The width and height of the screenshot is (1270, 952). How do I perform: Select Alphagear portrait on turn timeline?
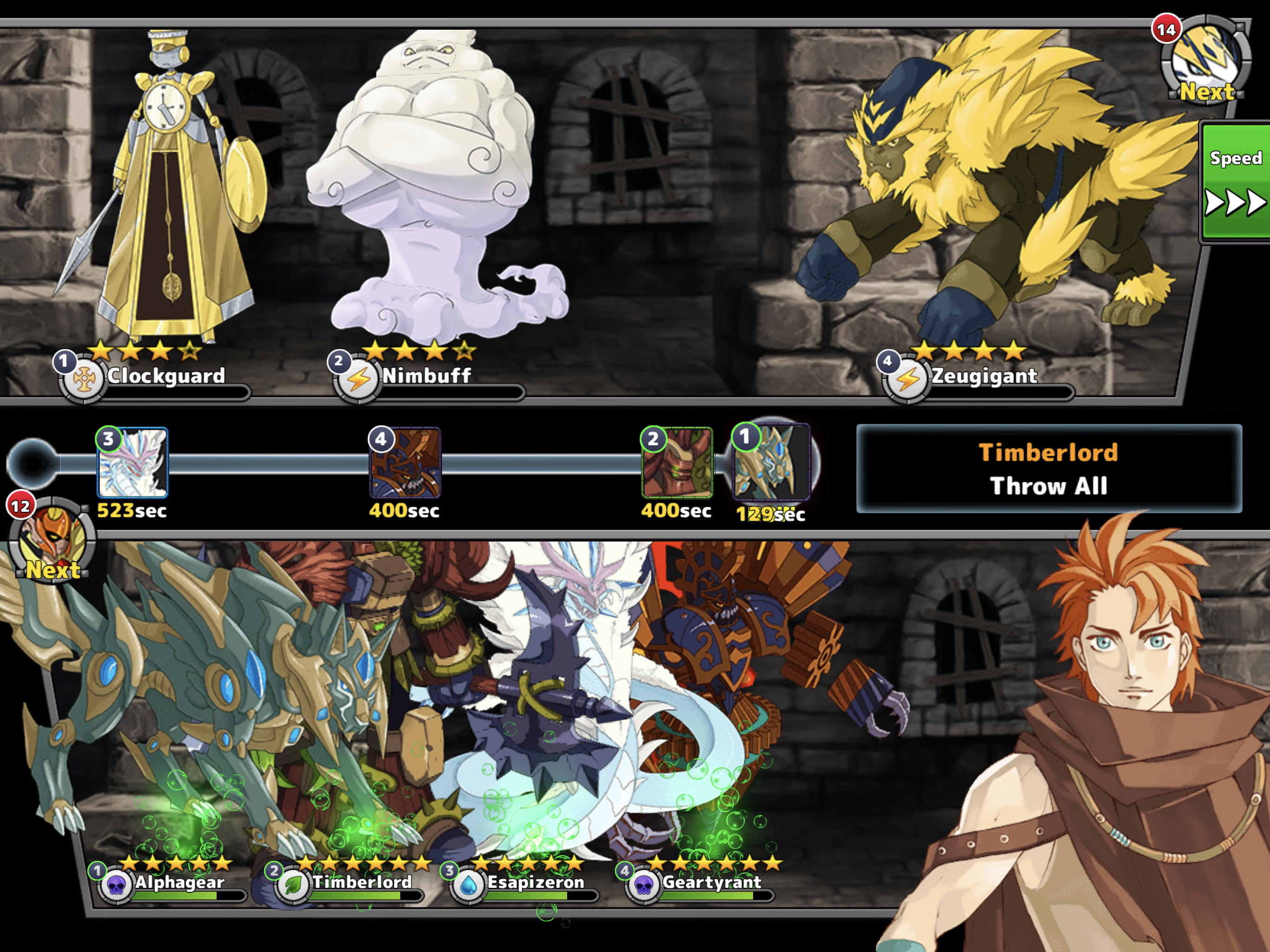pos(772,463)
